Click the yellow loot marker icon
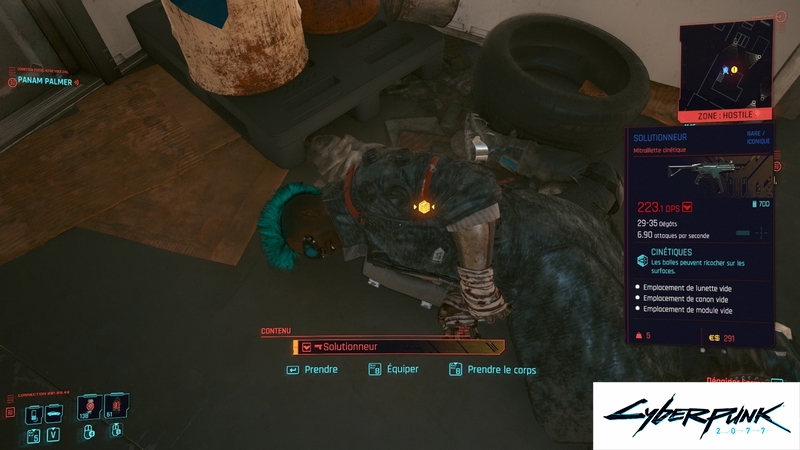The image size is (800, 450). pyautogui.click(x=424, y=207)
